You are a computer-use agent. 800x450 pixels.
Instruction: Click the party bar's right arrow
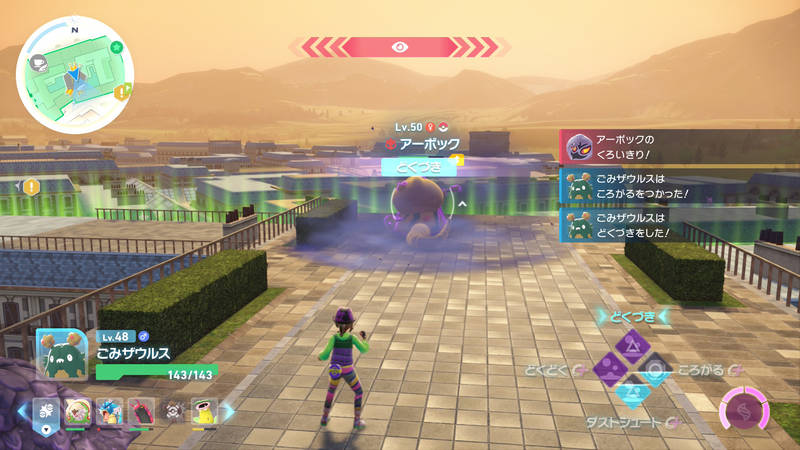point(228,411)
